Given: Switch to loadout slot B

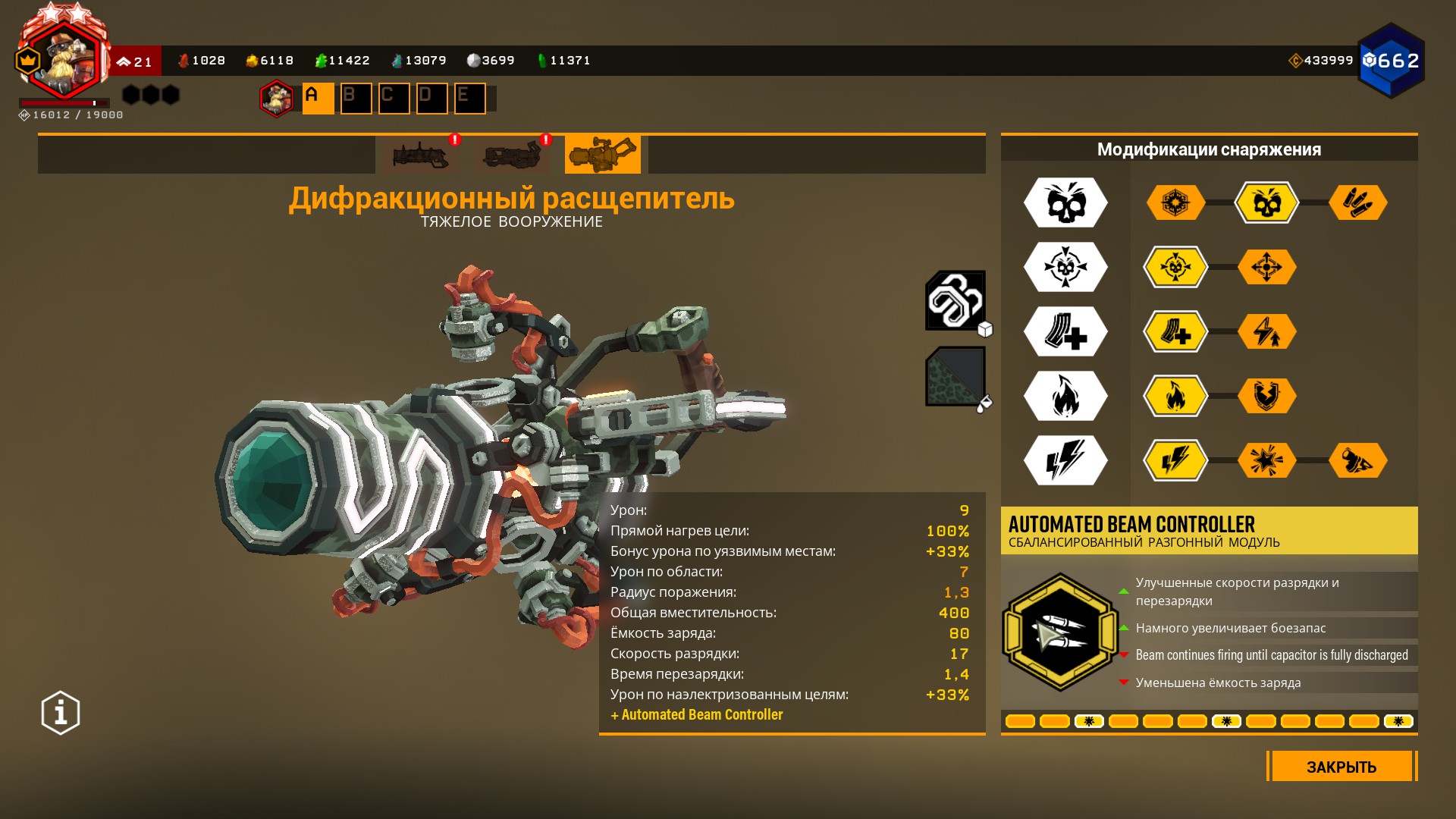Looking at the screenshot, I should [x=356, y=99].
